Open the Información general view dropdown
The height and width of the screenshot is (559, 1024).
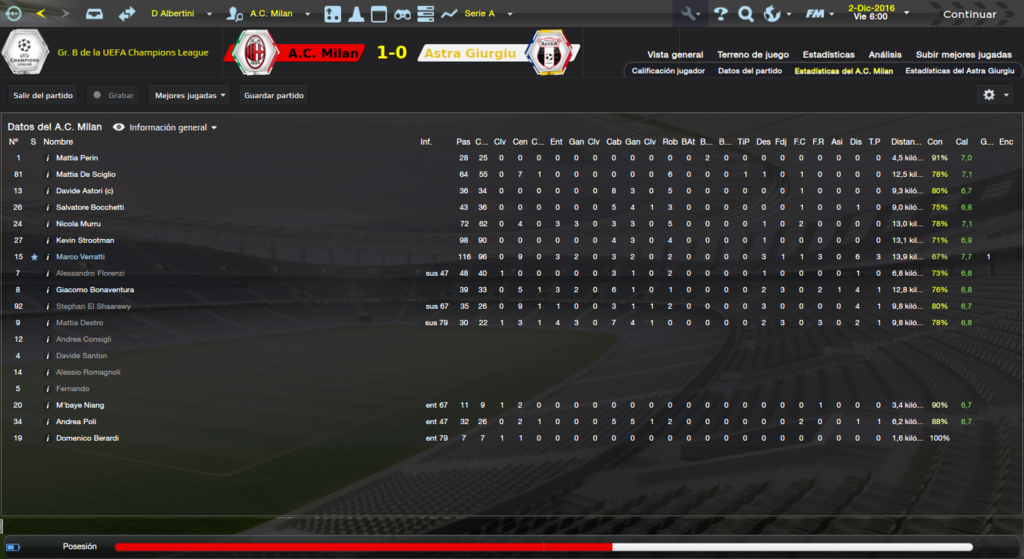(166, 127)
